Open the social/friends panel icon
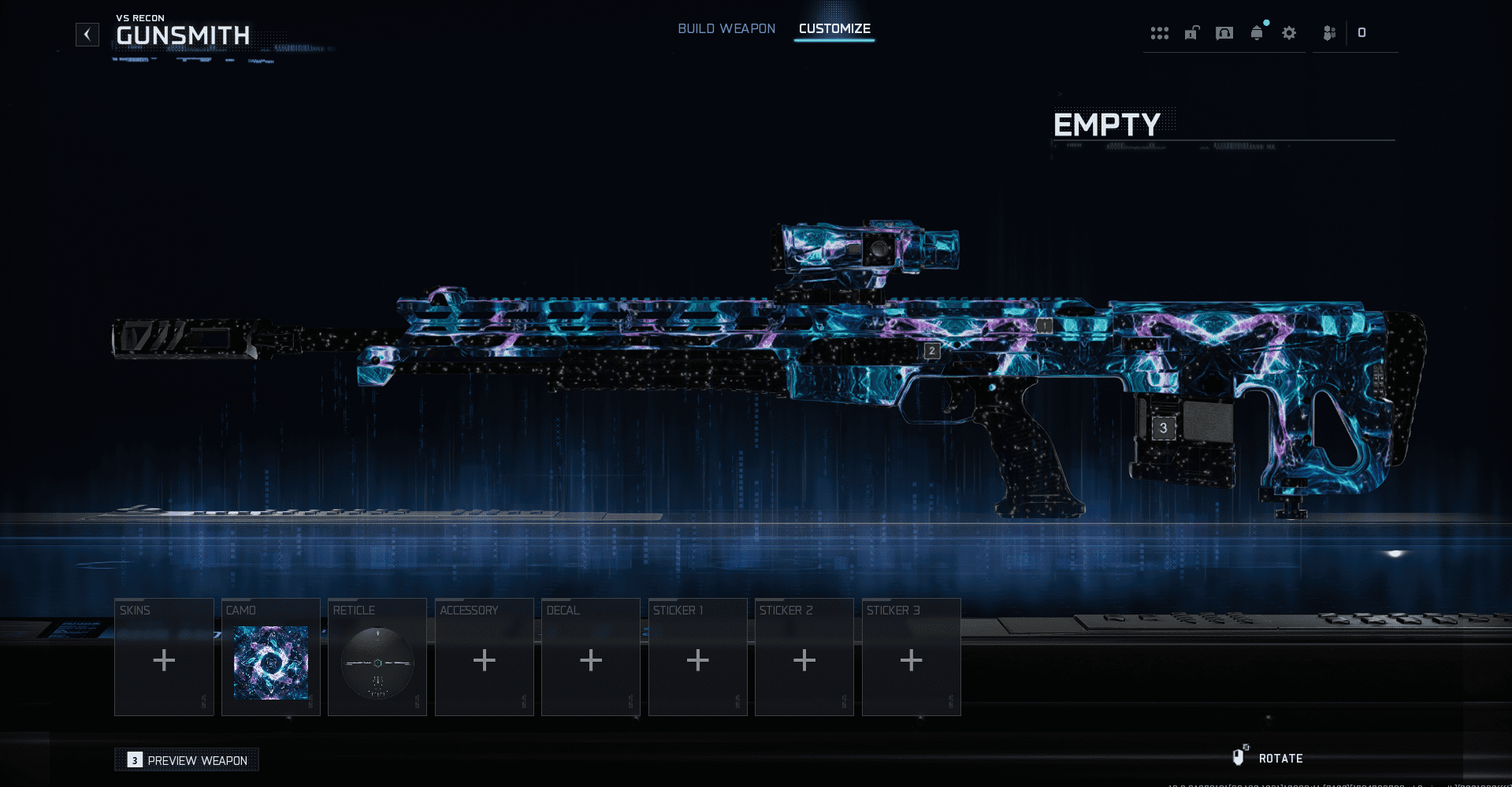This screenshot has height=787, width=1512. pos(1329,33)
